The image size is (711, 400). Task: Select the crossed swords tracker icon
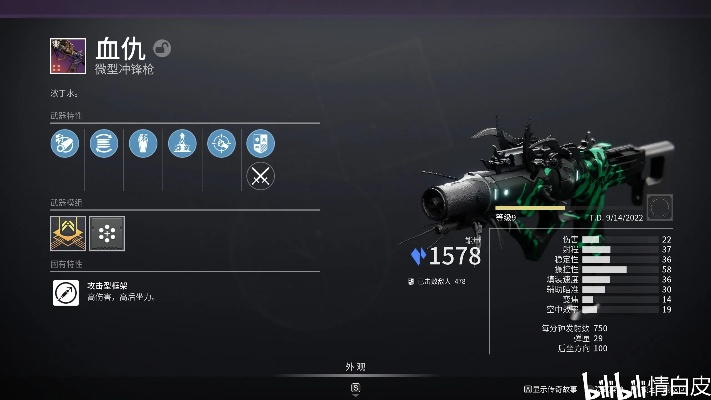260,177
